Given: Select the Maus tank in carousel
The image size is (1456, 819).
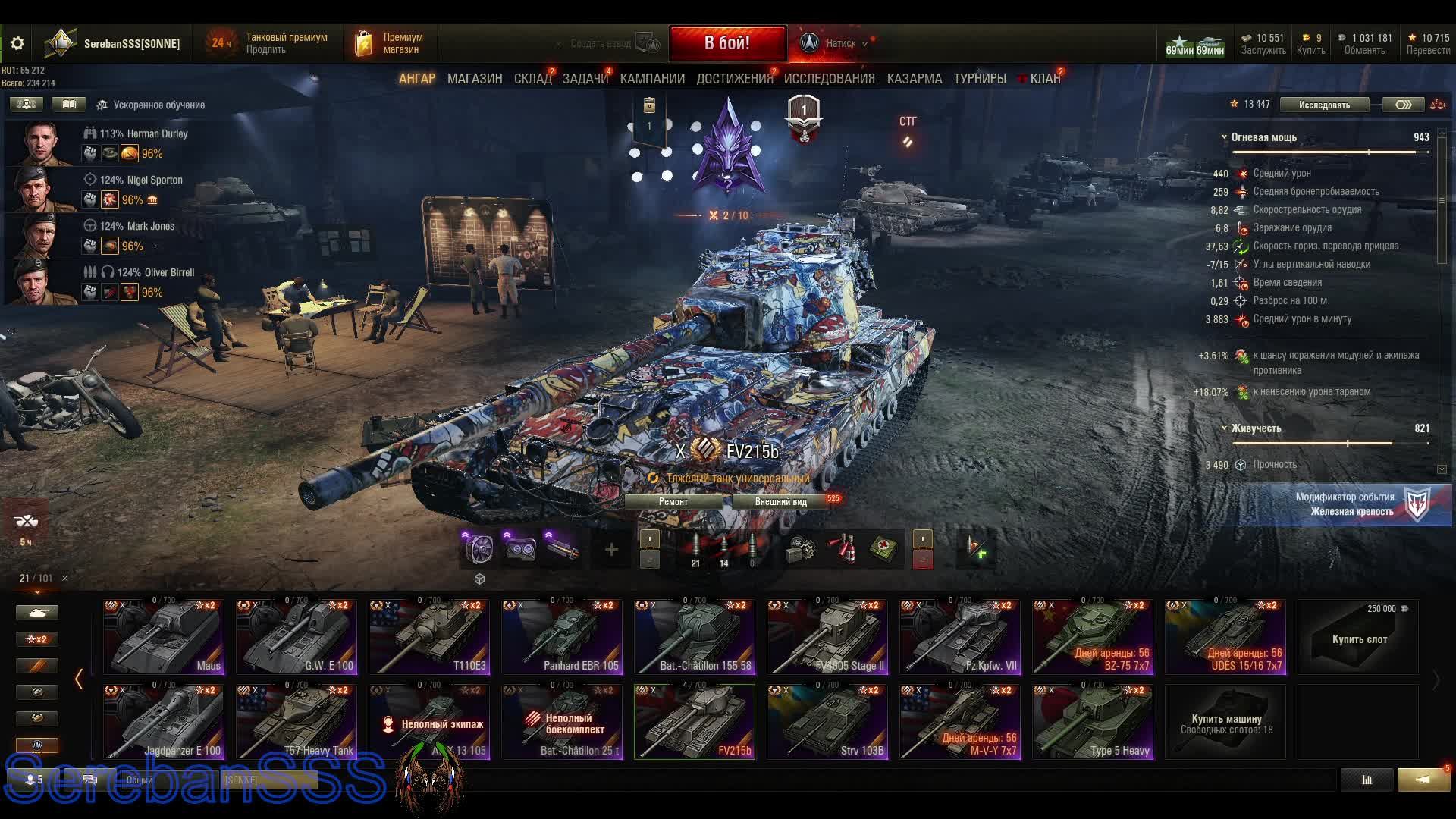Looking at the screenshot, I should (164, 637).
